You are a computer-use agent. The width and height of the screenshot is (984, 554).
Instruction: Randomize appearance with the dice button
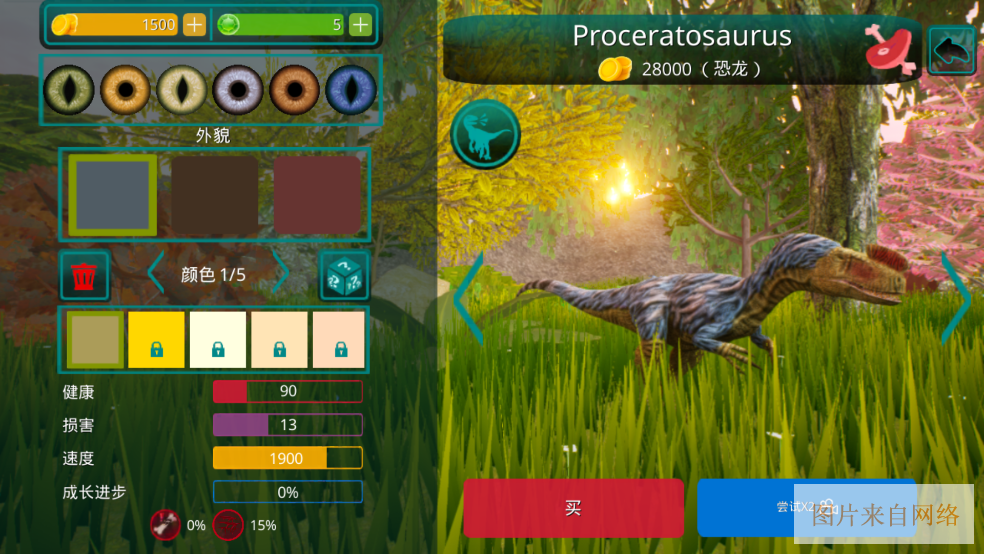tap(344, 275)
